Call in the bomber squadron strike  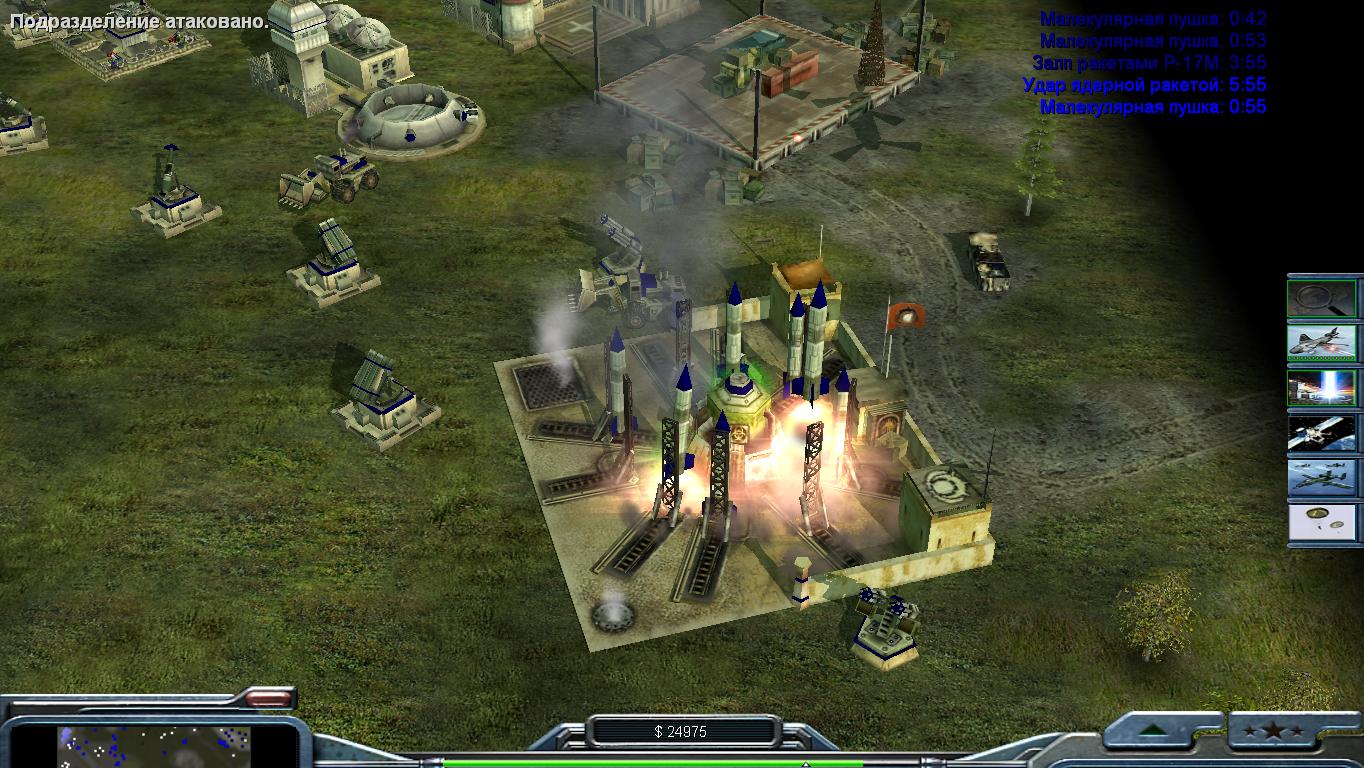[x=1322, y=478]
